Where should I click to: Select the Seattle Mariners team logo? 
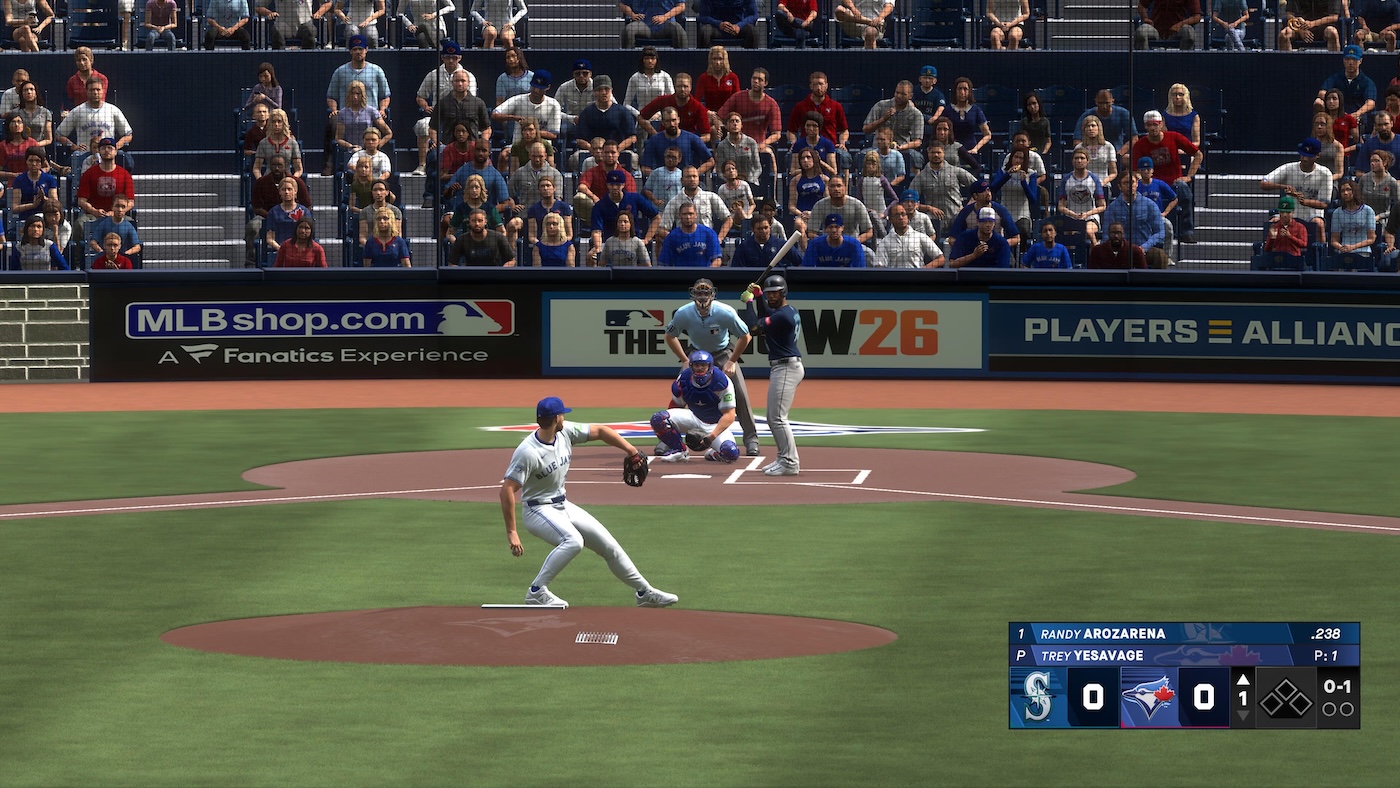pyautogui.click(x=1035, y=696)
